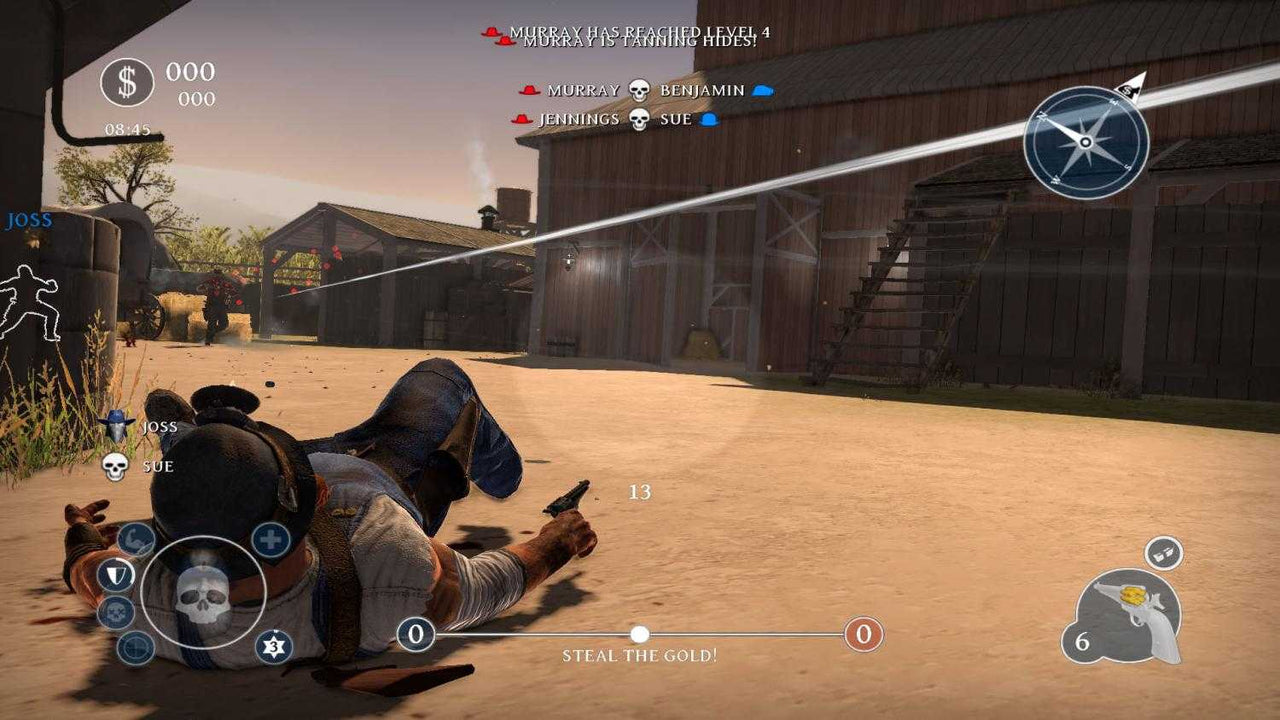Select the skull ability icon in radial menu
This screenshot has height=720, width=1280.
tap(115, 611)
